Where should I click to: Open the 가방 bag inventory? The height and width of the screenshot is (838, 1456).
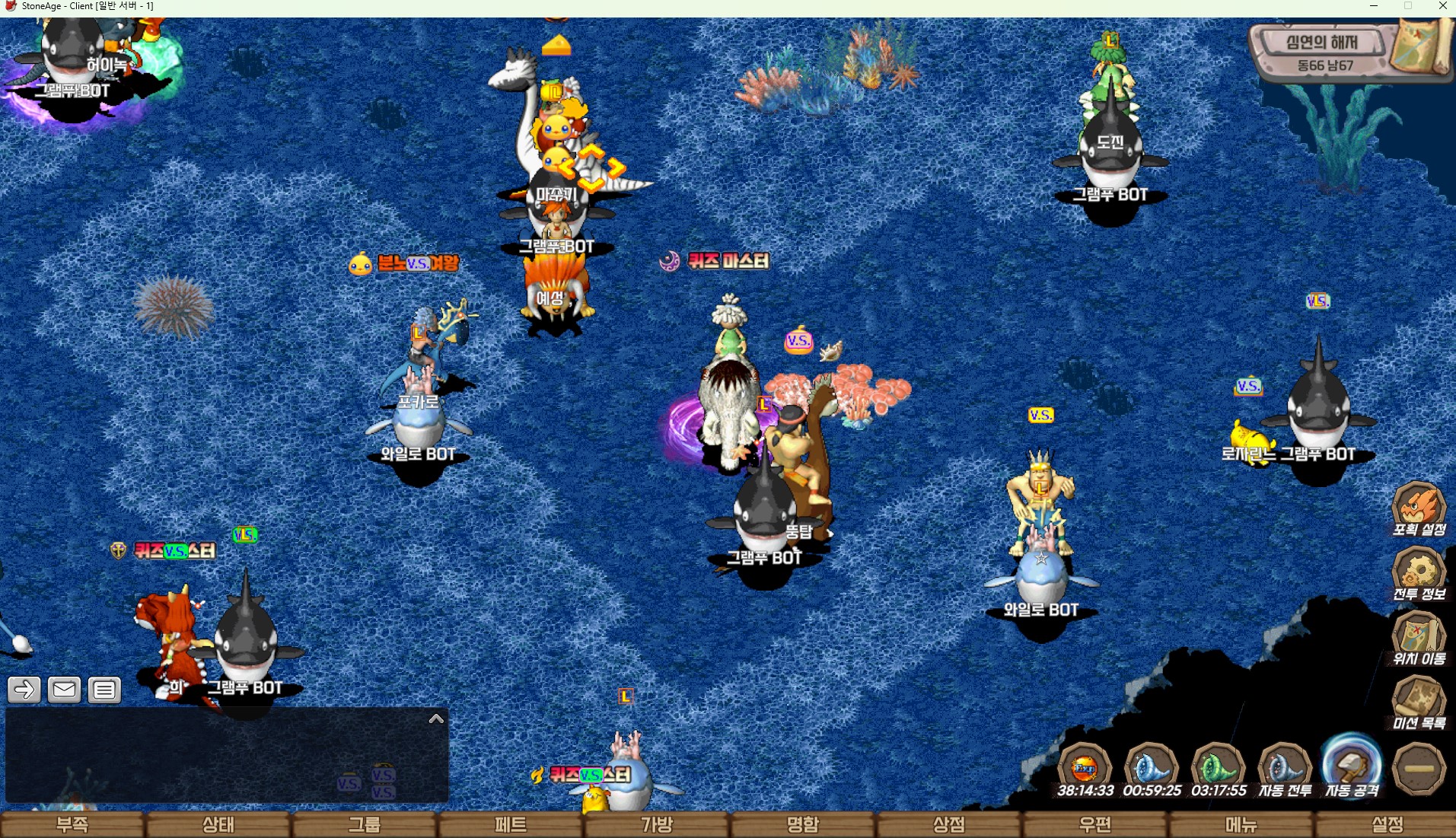(x=657, y=824)
